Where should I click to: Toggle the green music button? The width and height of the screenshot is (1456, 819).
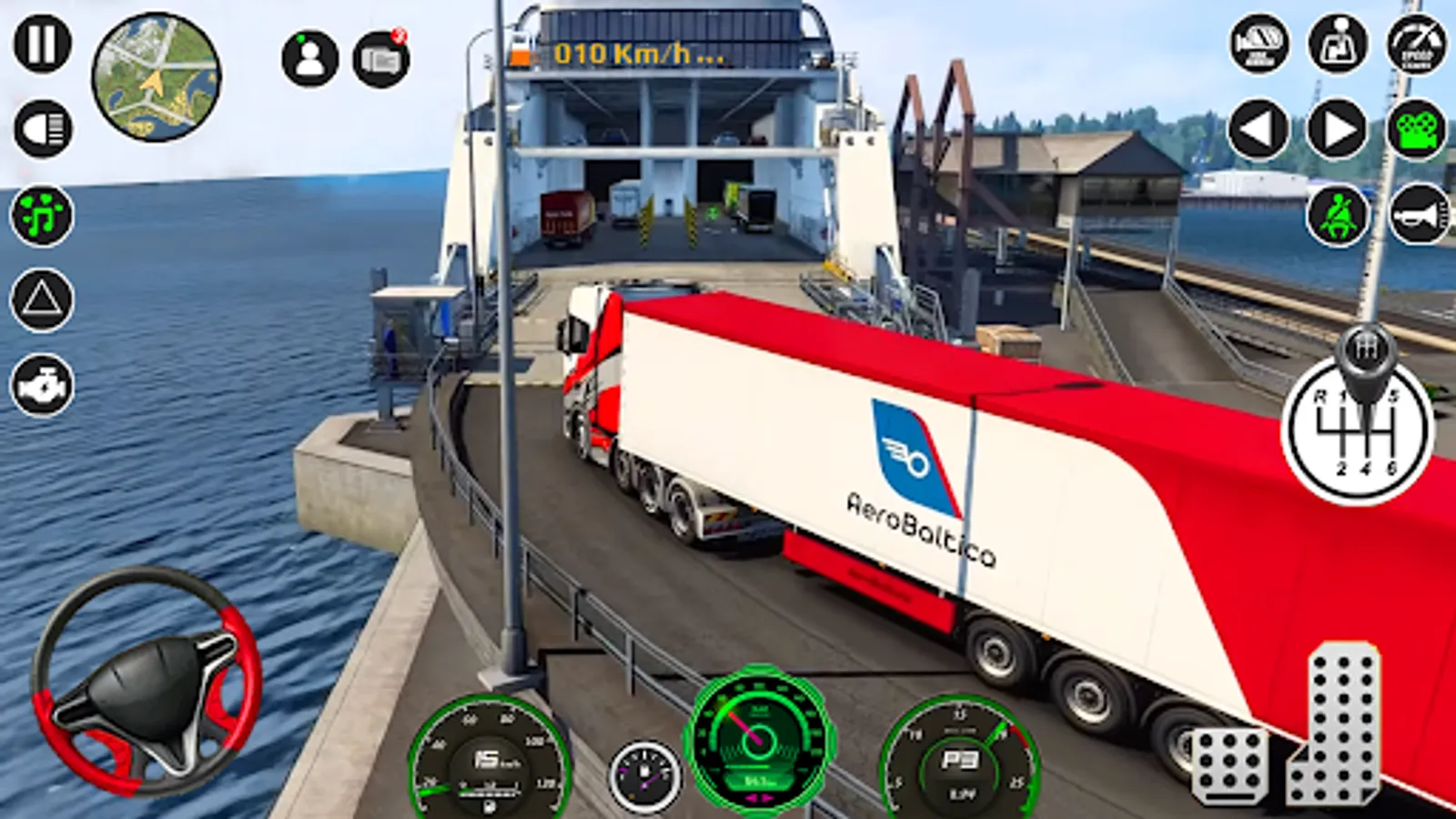[x=42, y=215]
